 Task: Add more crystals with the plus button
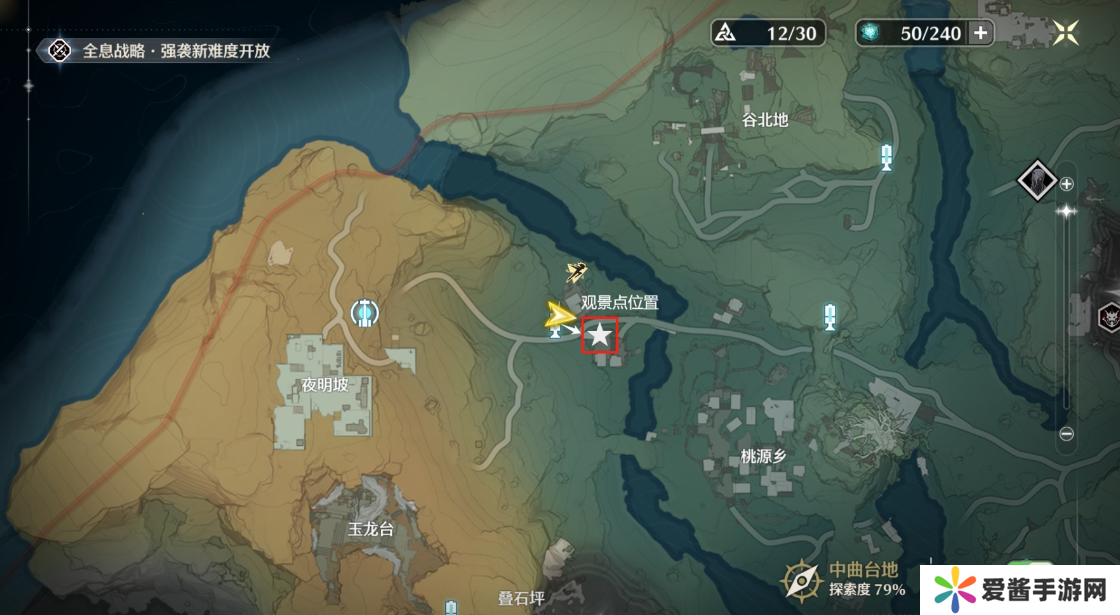tap(980, 33)
